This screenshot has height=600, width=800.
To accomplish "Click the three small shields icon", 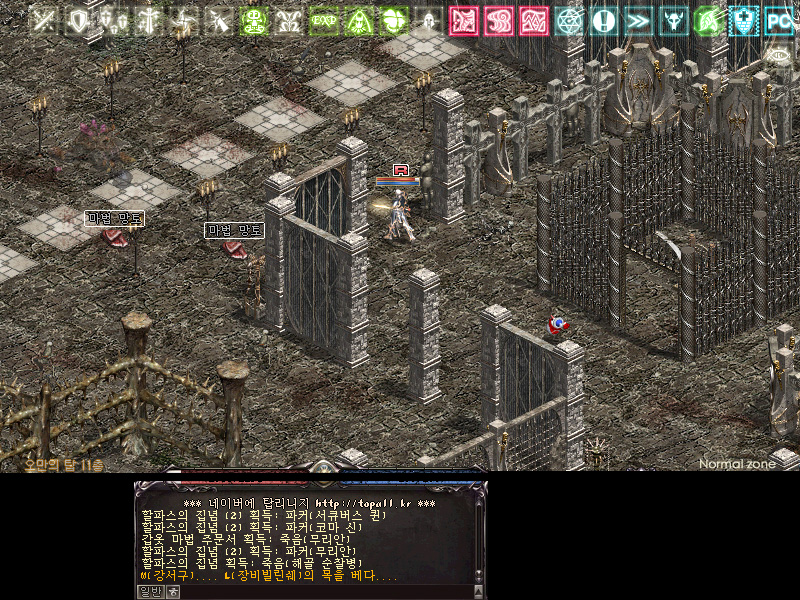I will pos(112,20).
